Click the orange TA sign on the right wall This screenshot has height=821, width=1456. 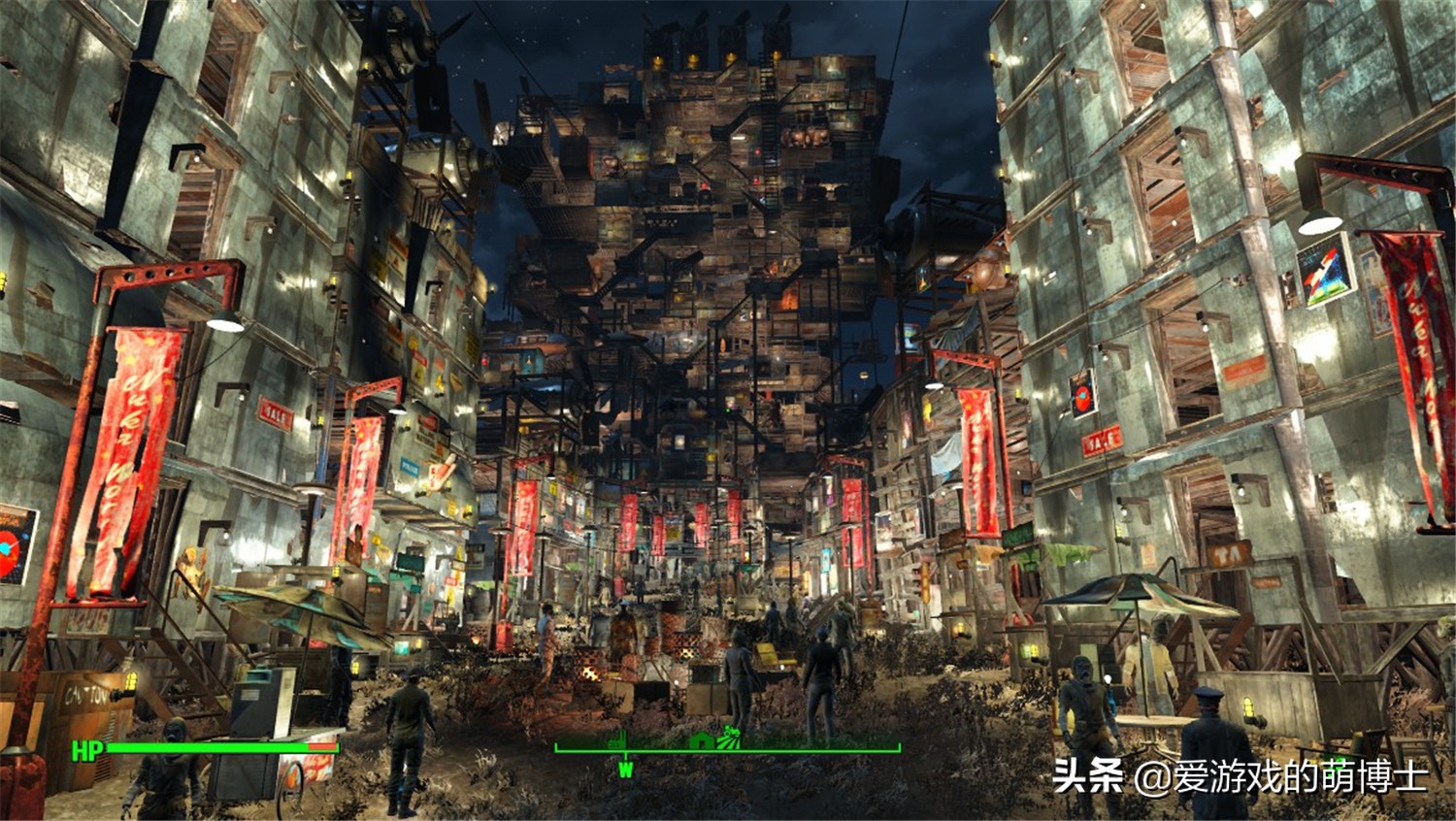pyautogui.click(x=1227, y=554)
